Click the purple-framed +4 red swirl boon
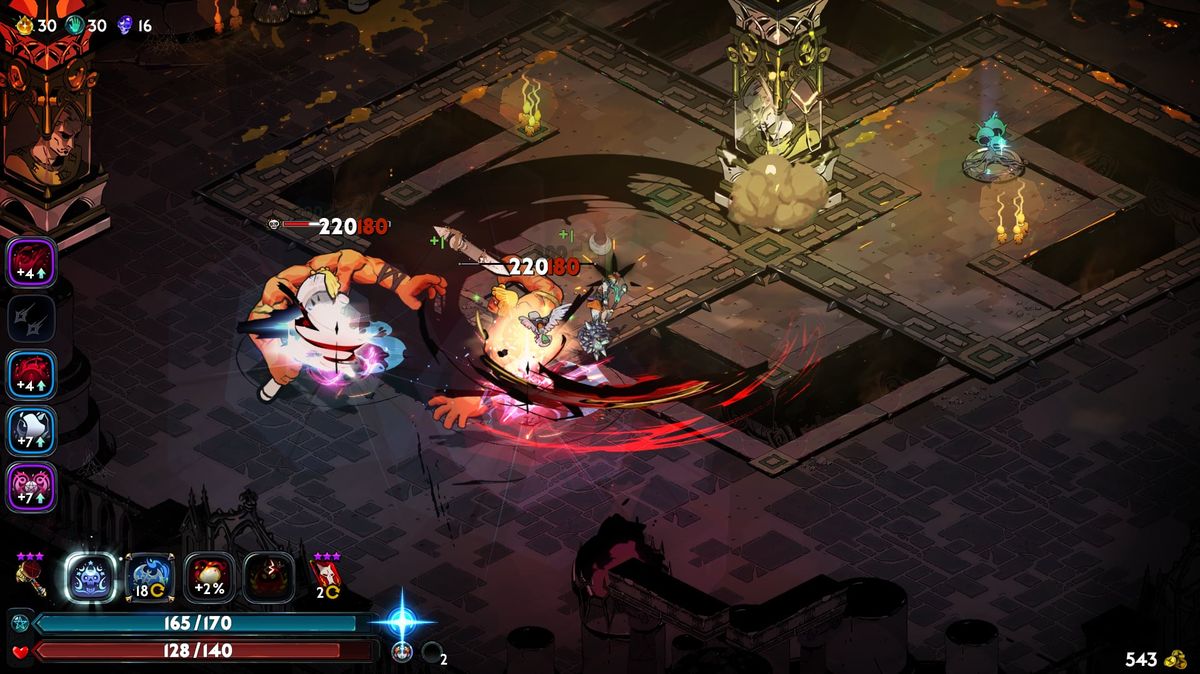The width and height of the screenshot is (1200, 674). tap(32, 261)
